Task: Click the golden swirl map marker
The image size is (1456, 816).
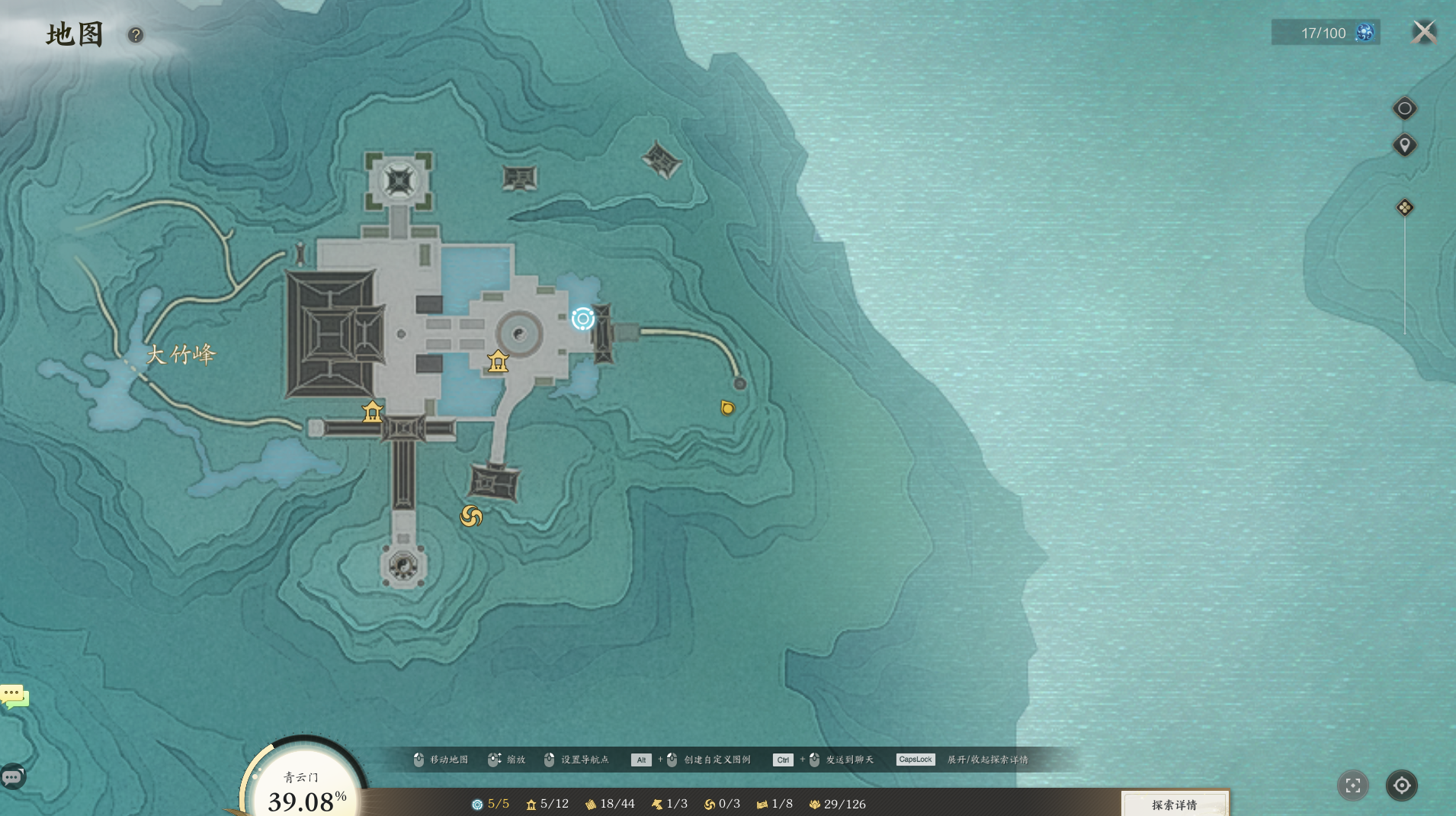Action: [x=471, y=516]
